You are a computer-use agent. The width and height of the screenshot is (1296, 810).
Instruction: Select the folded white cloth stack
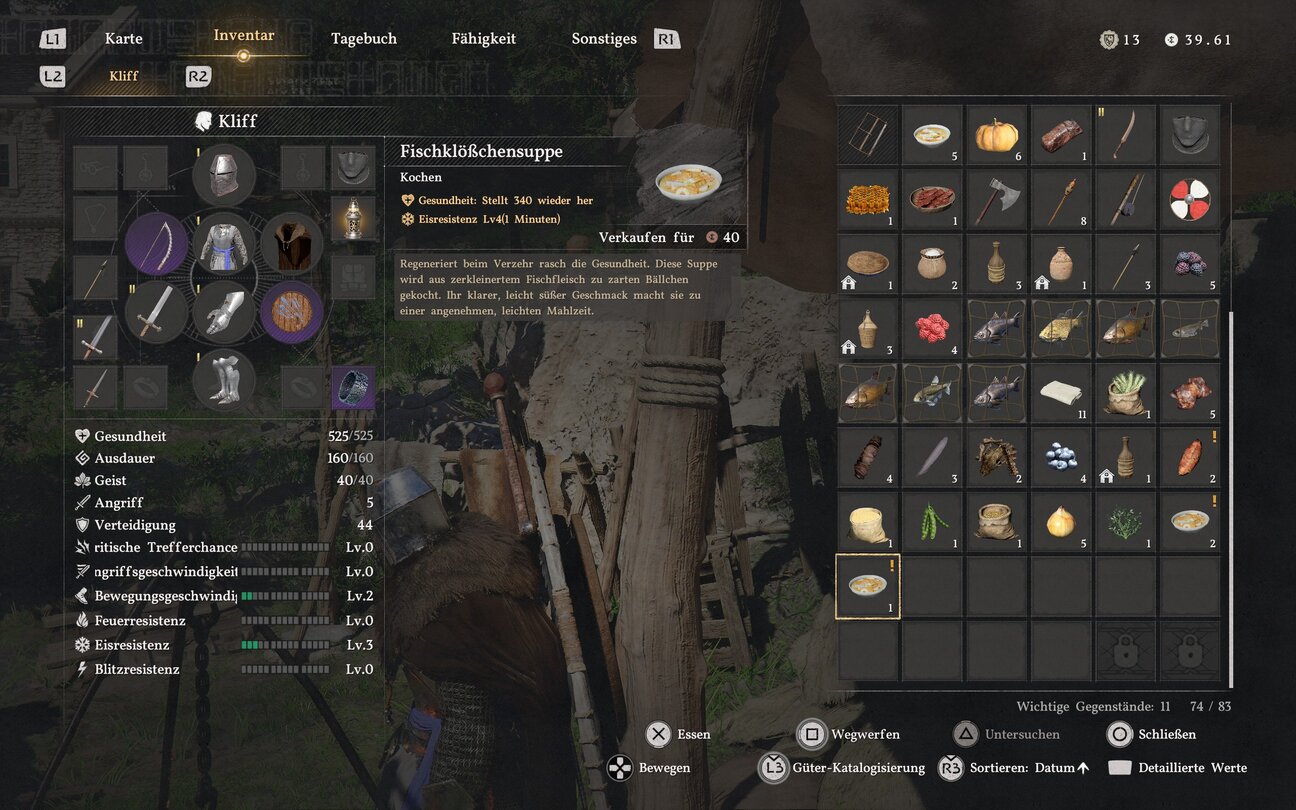[x=1061, y=392]
